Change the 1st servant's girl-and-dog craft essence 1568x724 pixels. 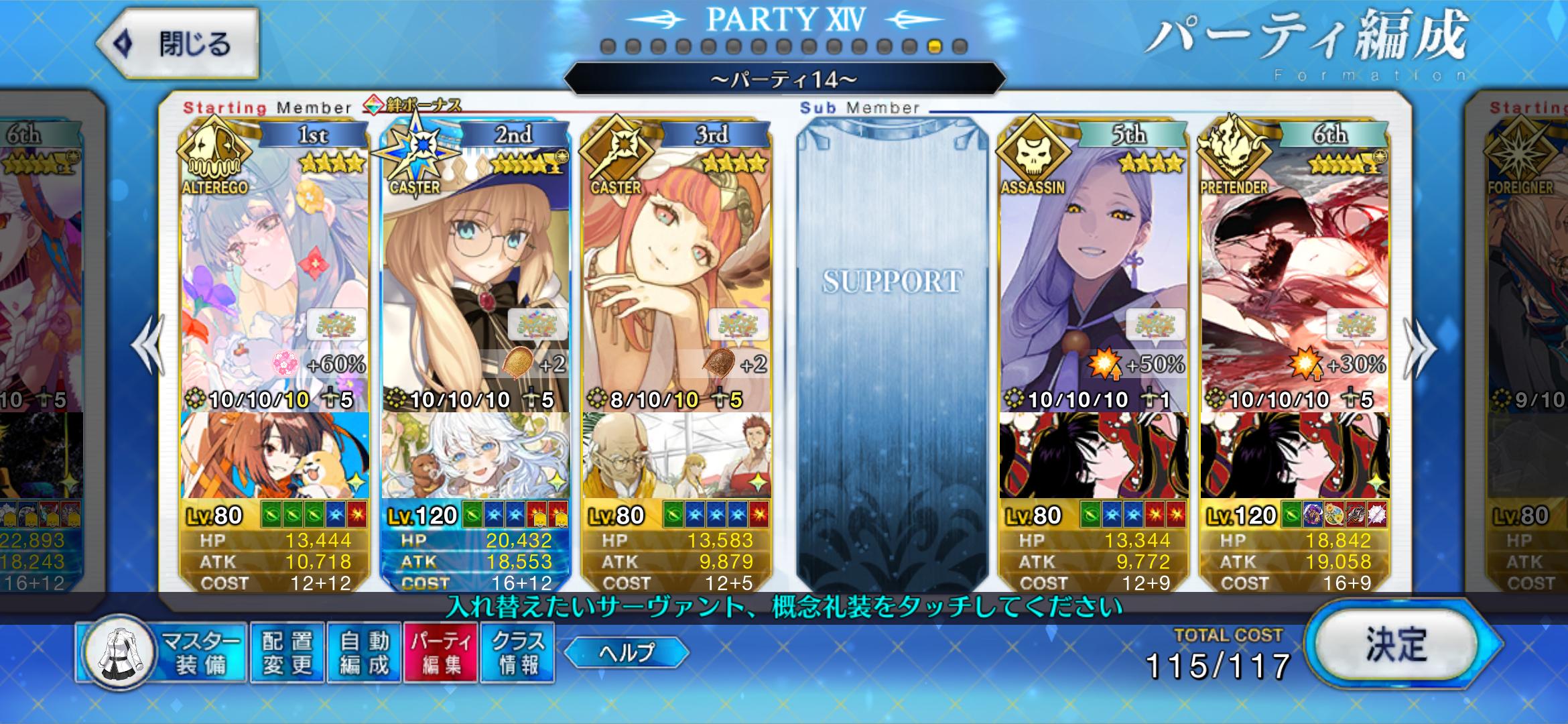(x=274, y=456)
